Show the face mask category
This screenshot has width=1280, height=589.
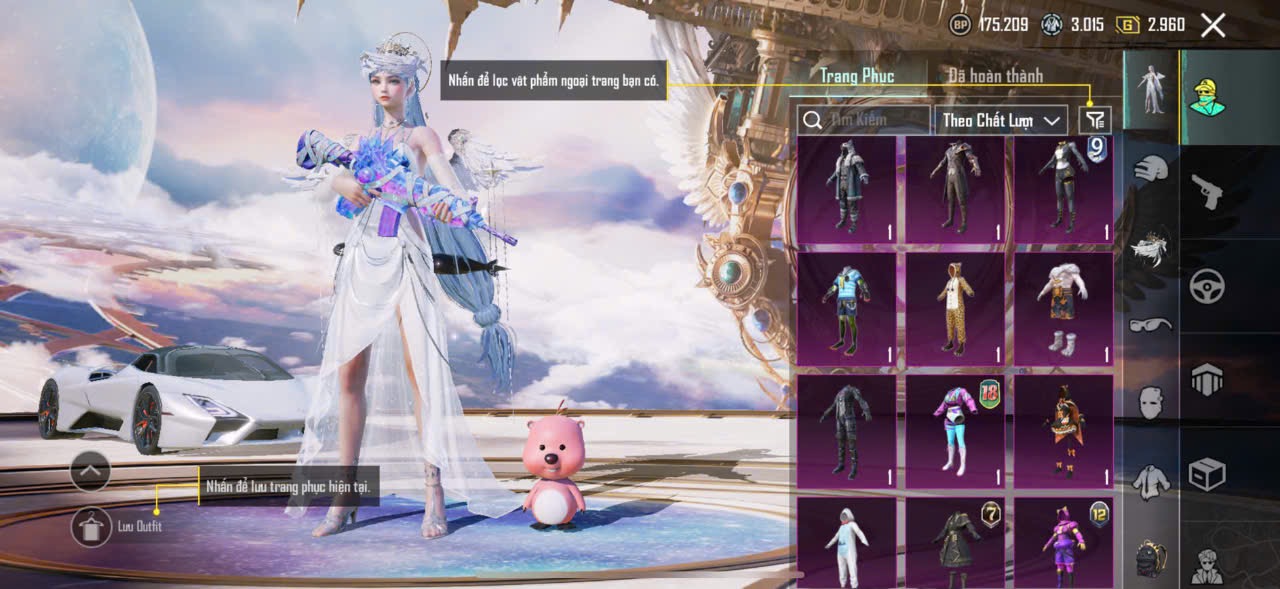1151,402
